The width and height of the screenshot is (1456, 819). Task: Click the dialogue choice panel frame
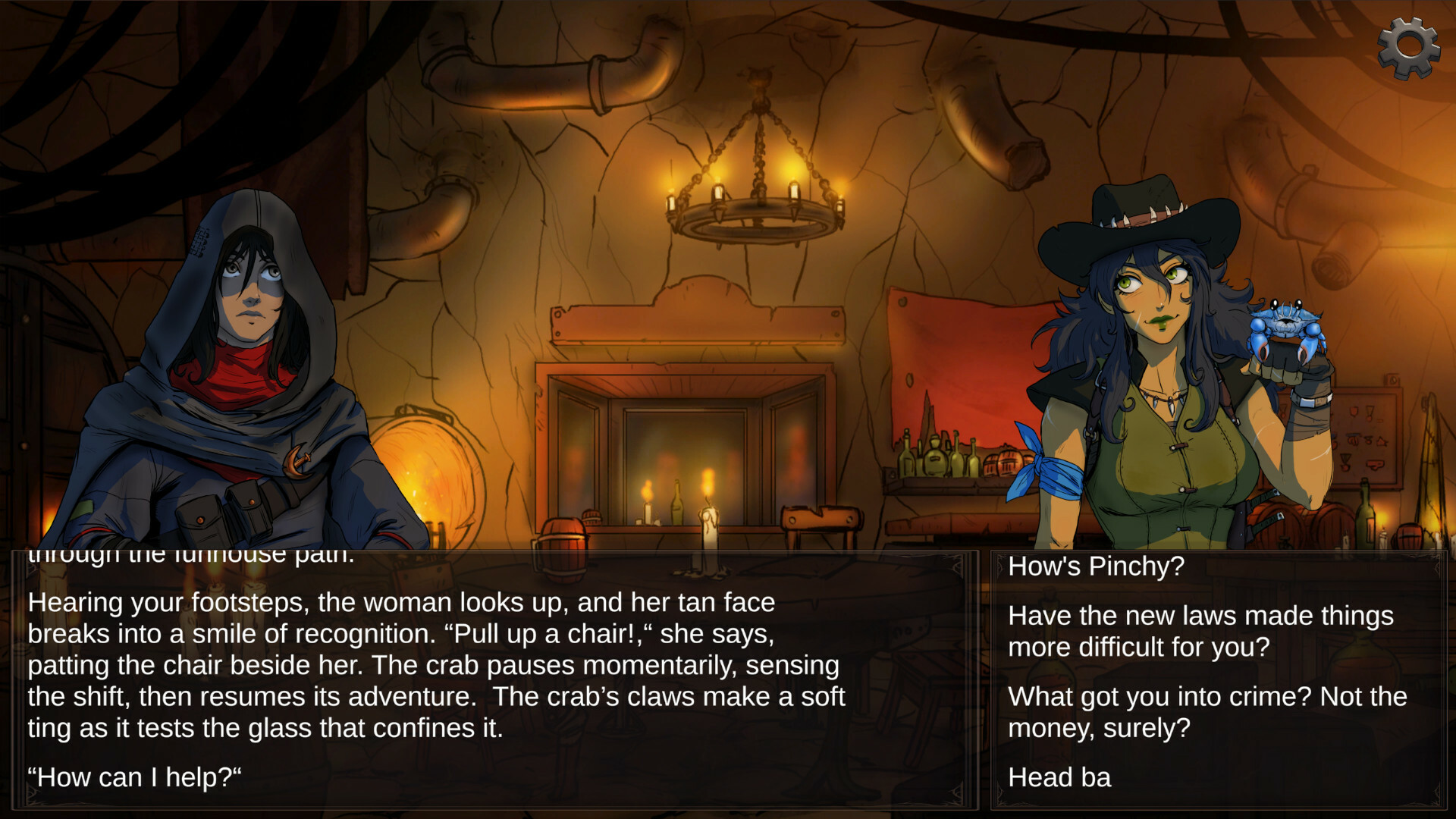click(993, 675)
